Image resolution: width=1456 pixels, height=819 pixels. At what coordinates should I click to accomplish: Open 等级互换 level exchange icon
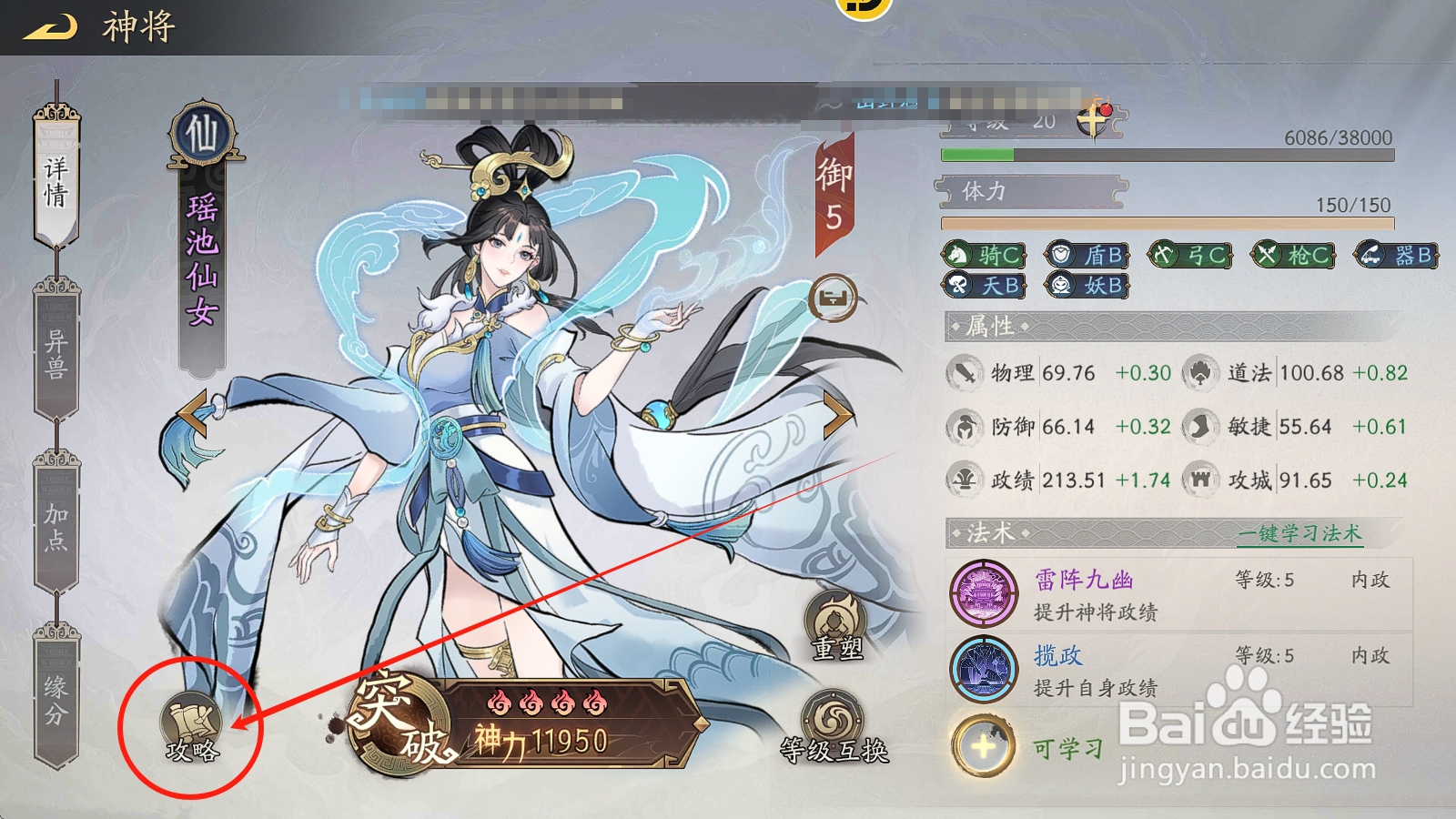click(833, 719)
